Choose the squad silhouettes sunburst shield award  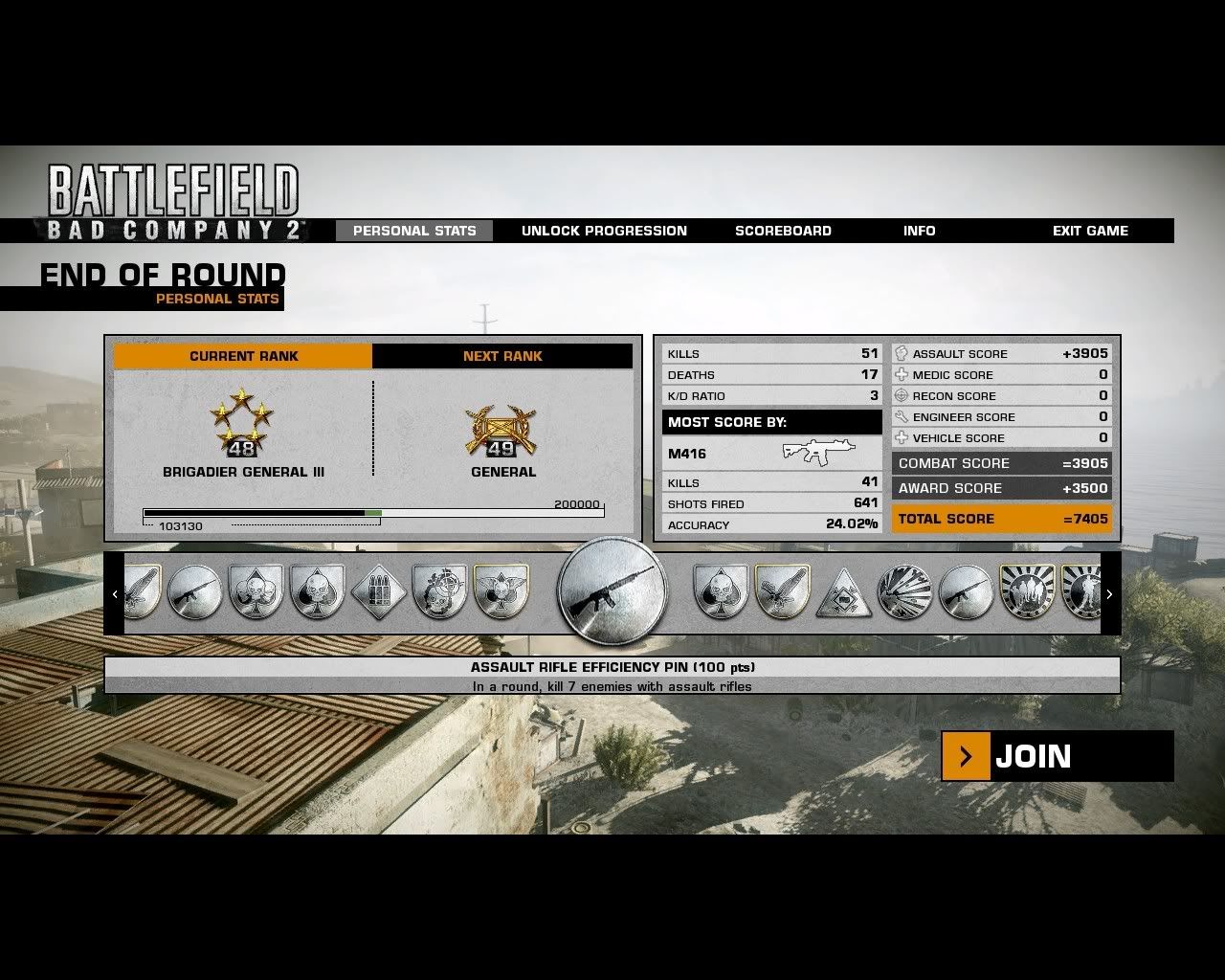[1027, 592]
